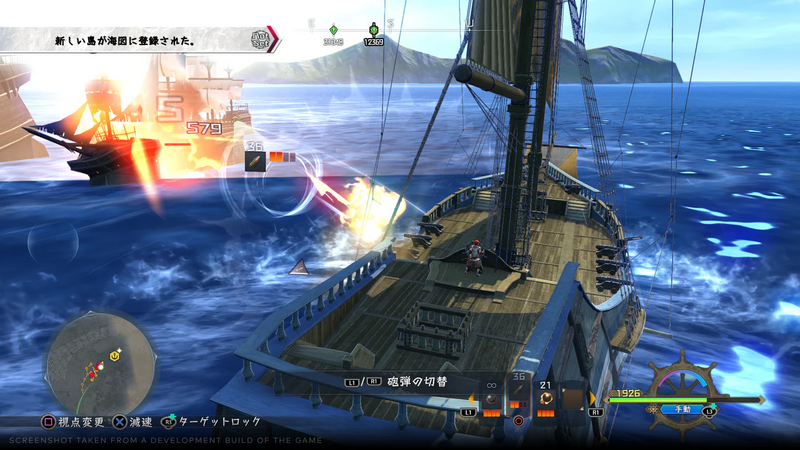800x450 pixels.
Task: Select the green compass marker labeled 12309
Action: 374,30
